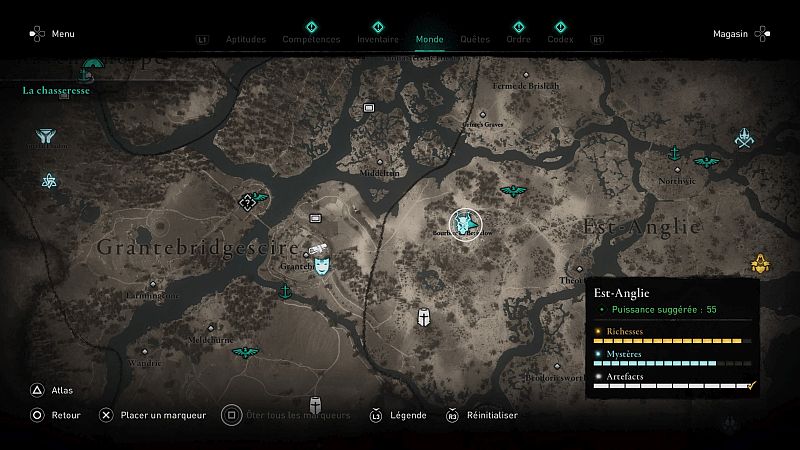Switch to the Codex tab
This screenshot has width=800, height=450.
click(x=560, y=39)
